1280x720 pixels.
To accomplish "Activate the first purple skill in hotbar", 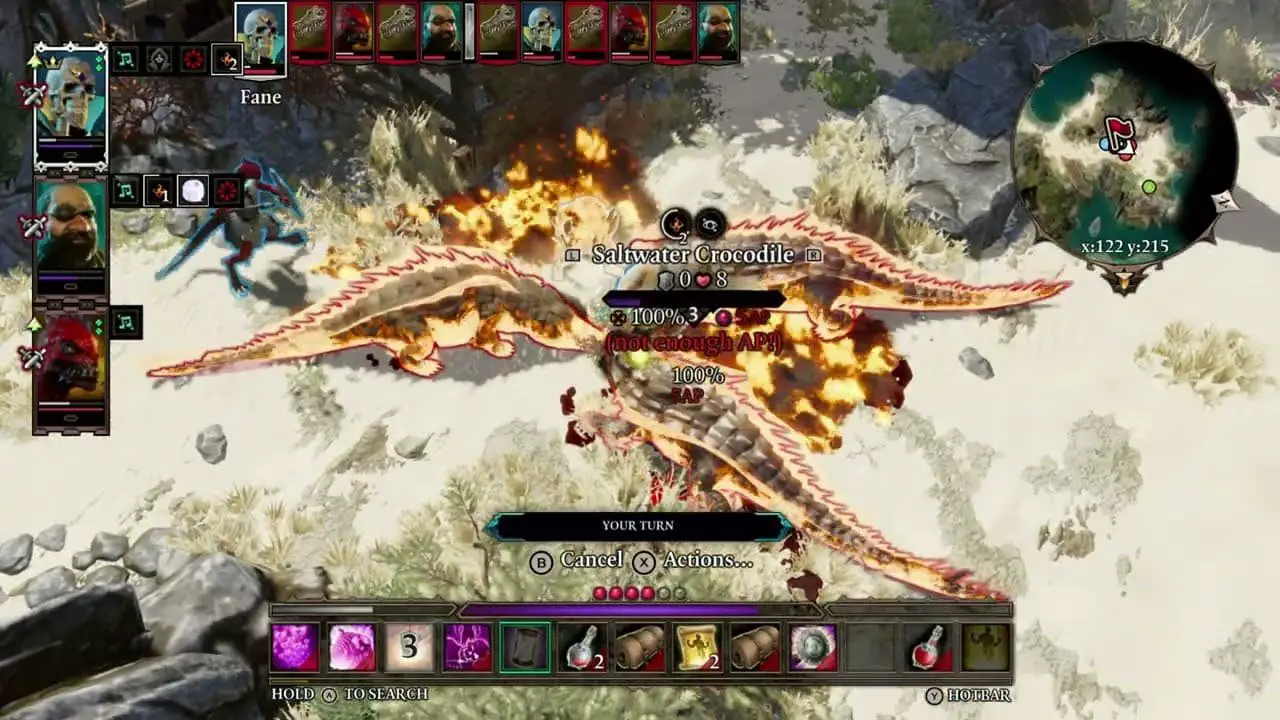I will tap(295, 648).
